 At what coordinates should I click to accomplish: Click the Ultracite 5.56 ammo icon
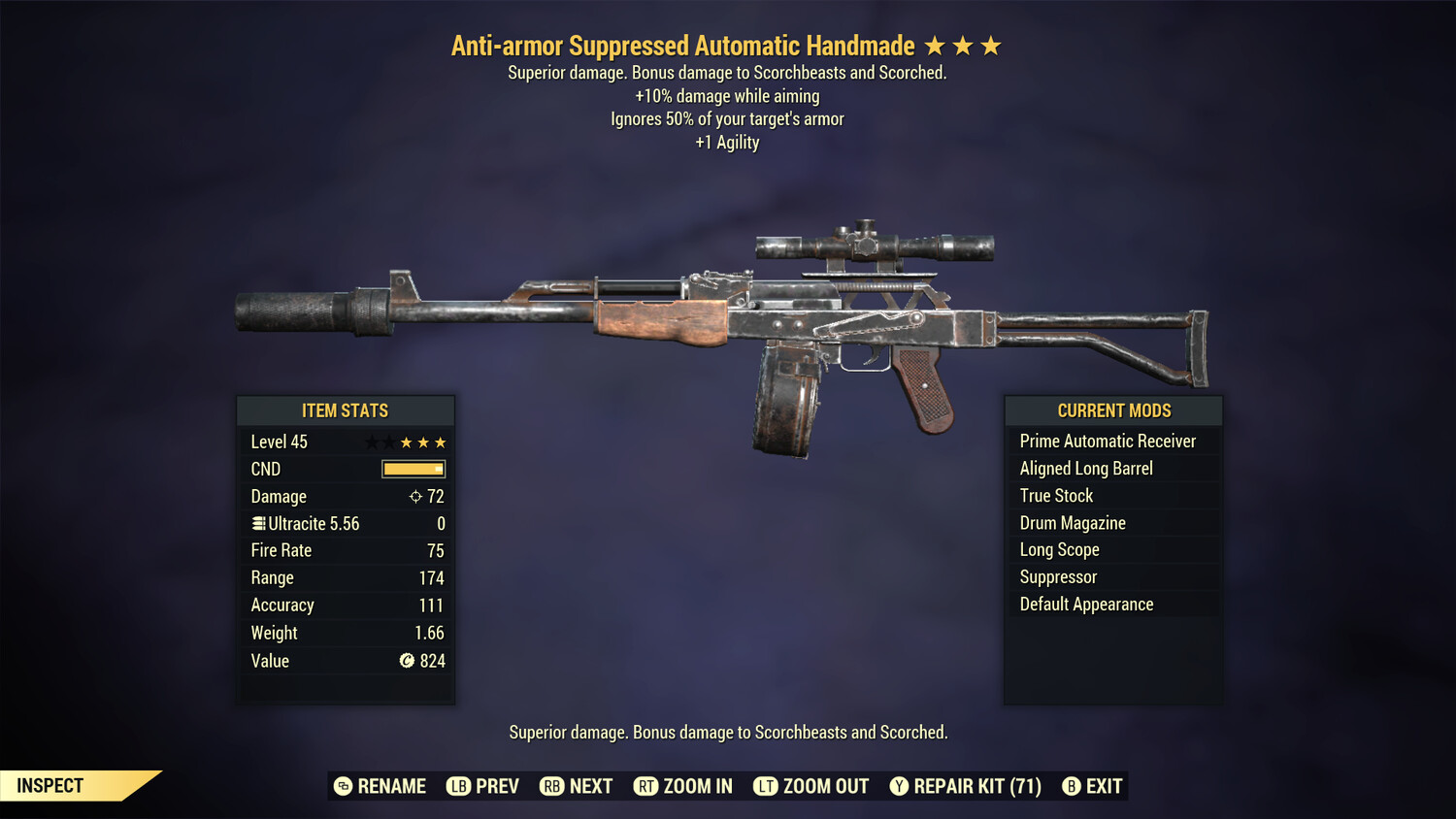[x=258, y=523]
